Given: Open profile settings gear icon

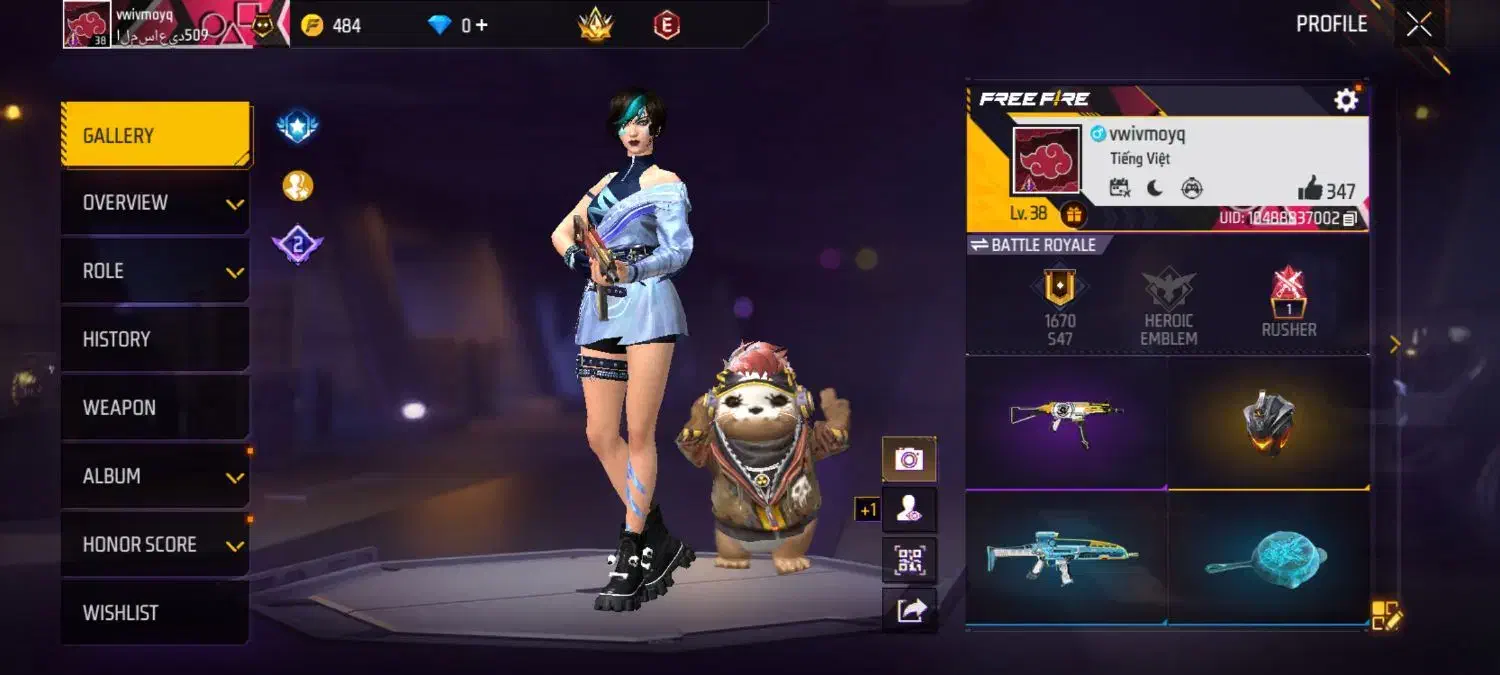Looking at the screenshot, I should pos(1346,100).
